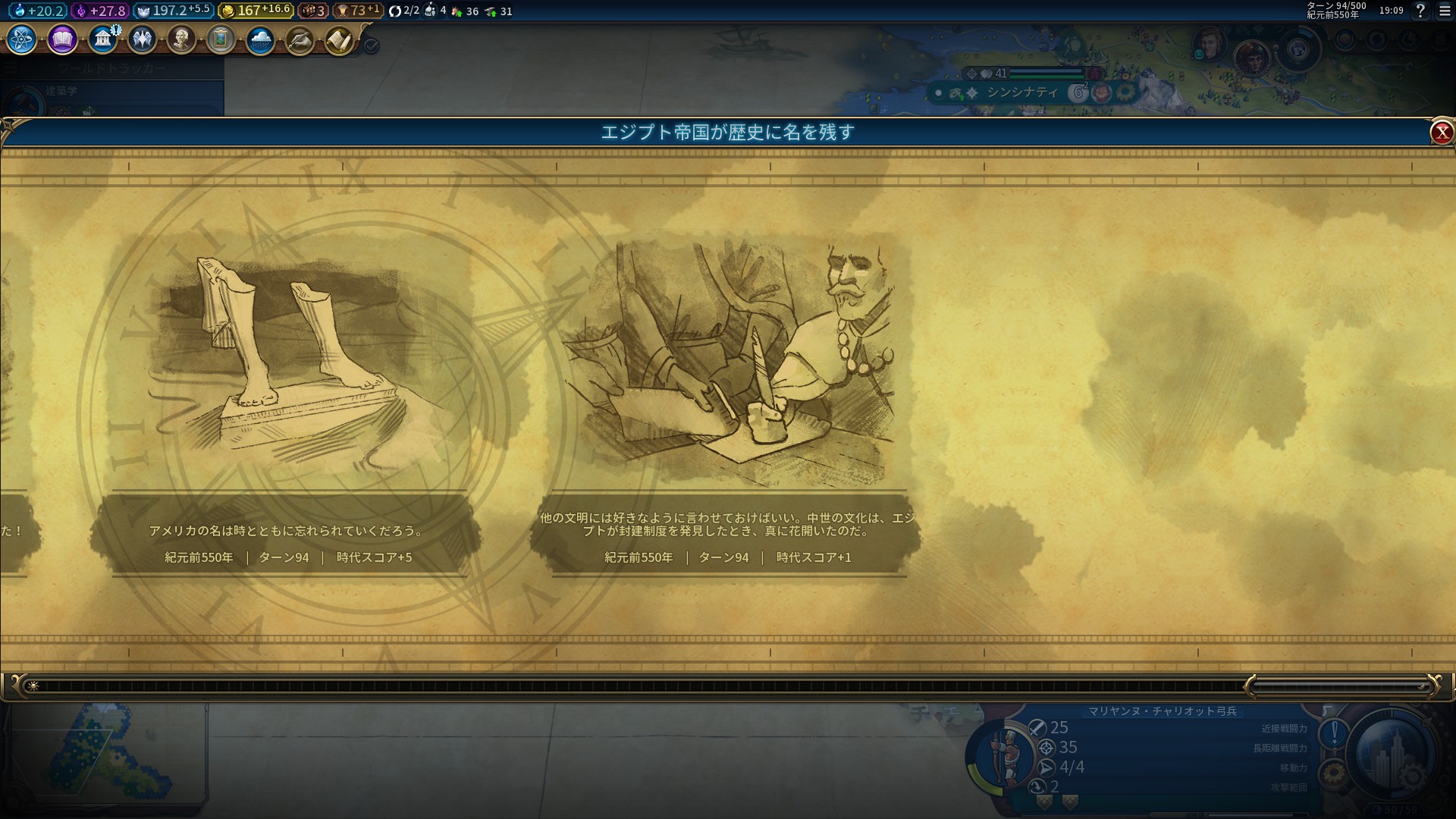Open the civics tree book icon

point(62,39)
